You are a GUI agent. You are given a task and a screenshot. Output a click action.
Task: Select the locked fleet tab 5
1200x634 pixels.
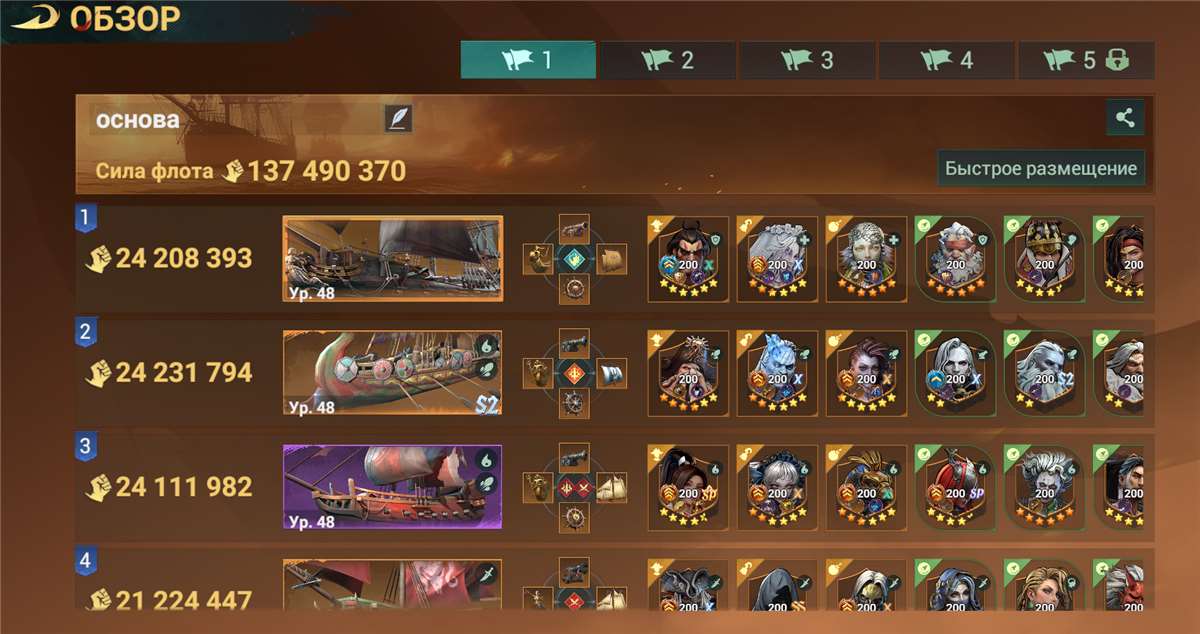(x=1086, y=60)
